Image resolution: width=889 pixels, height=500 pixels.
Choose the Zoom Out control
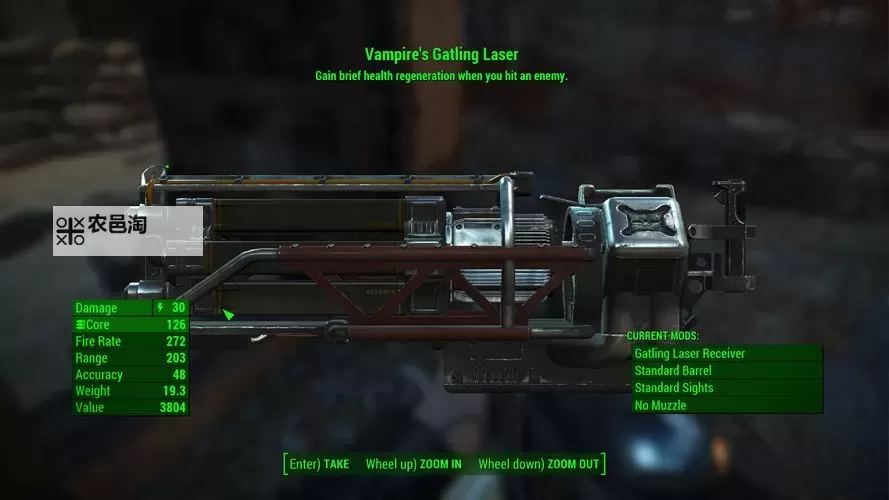[539, 464]
